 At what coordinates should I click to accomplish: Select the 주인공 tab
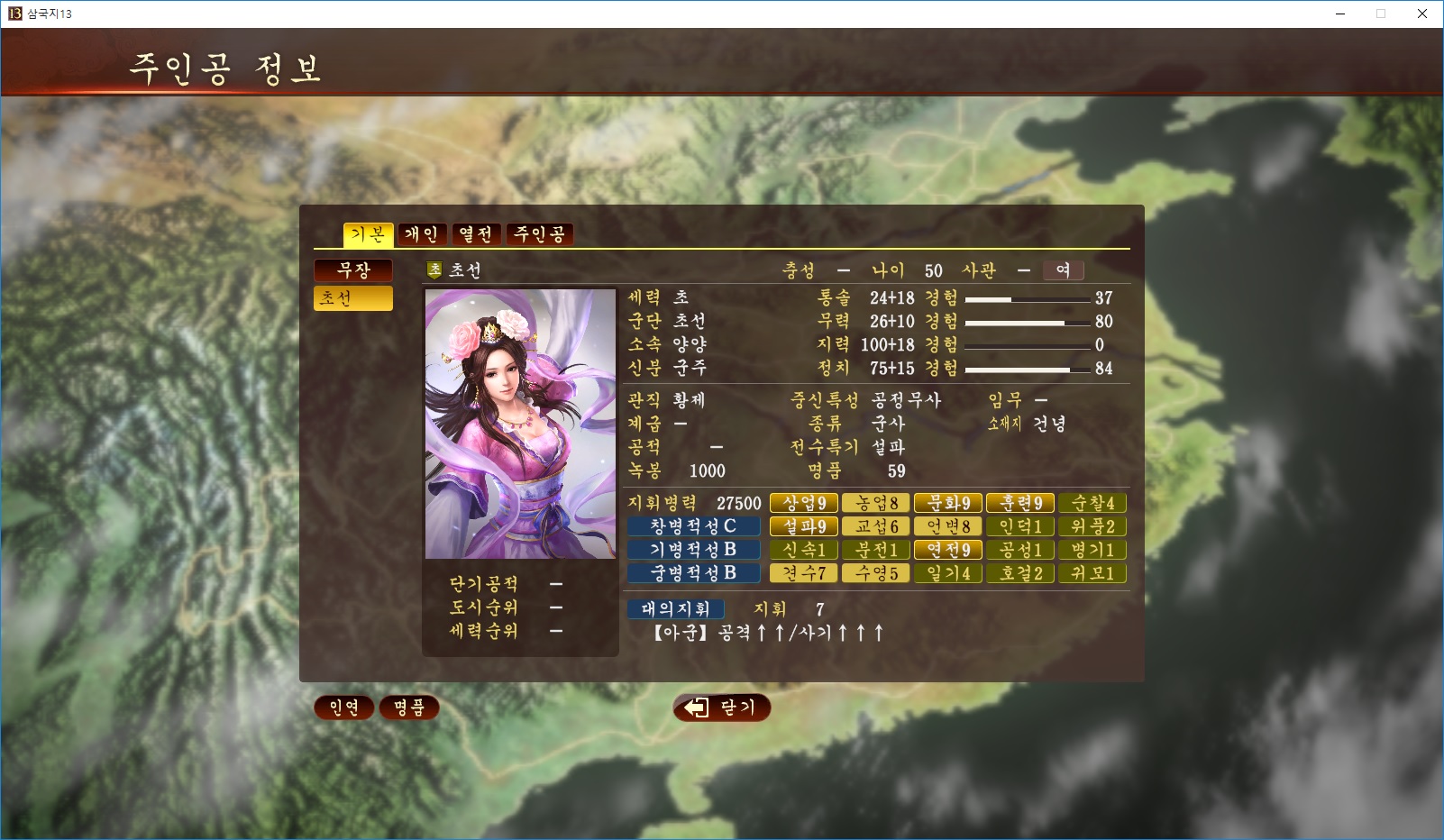point(539,234)
